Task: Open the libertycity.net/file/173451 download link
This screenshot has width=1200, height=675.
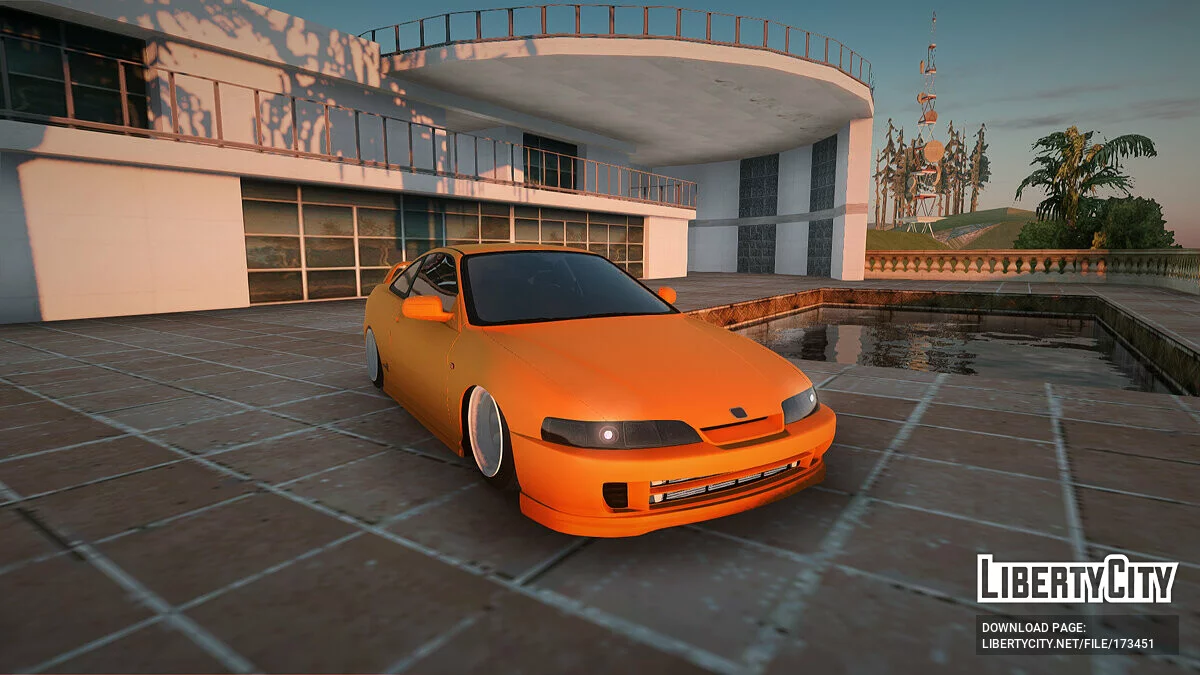Action: [x=1068, y=644]
